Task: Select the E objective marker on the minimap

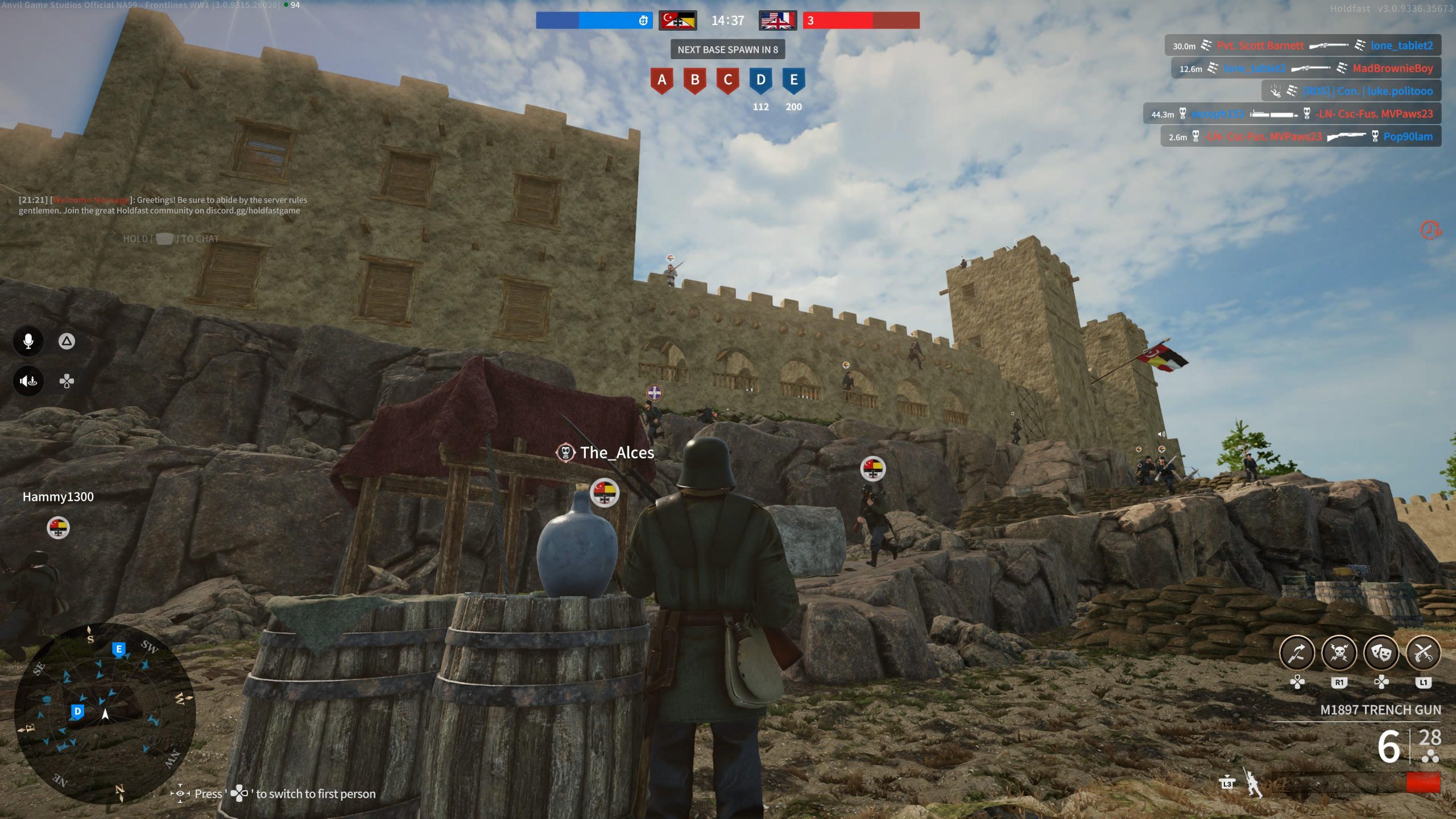Action: (x=118, y=649)
